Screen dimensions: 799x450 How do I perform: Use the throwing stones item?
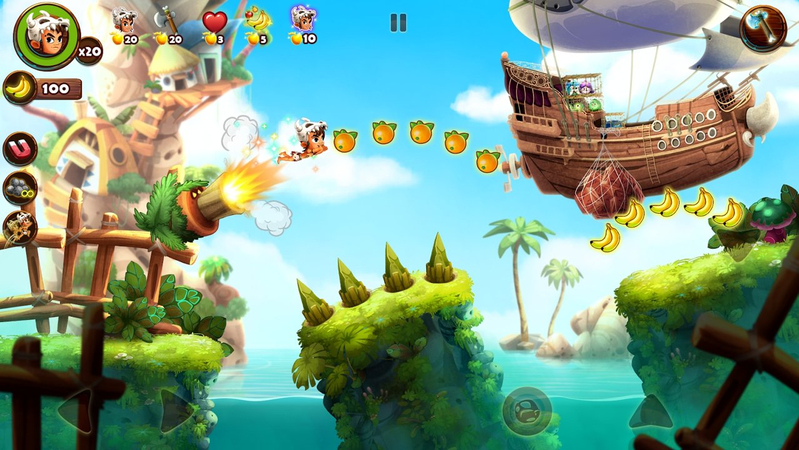point(19,188)
